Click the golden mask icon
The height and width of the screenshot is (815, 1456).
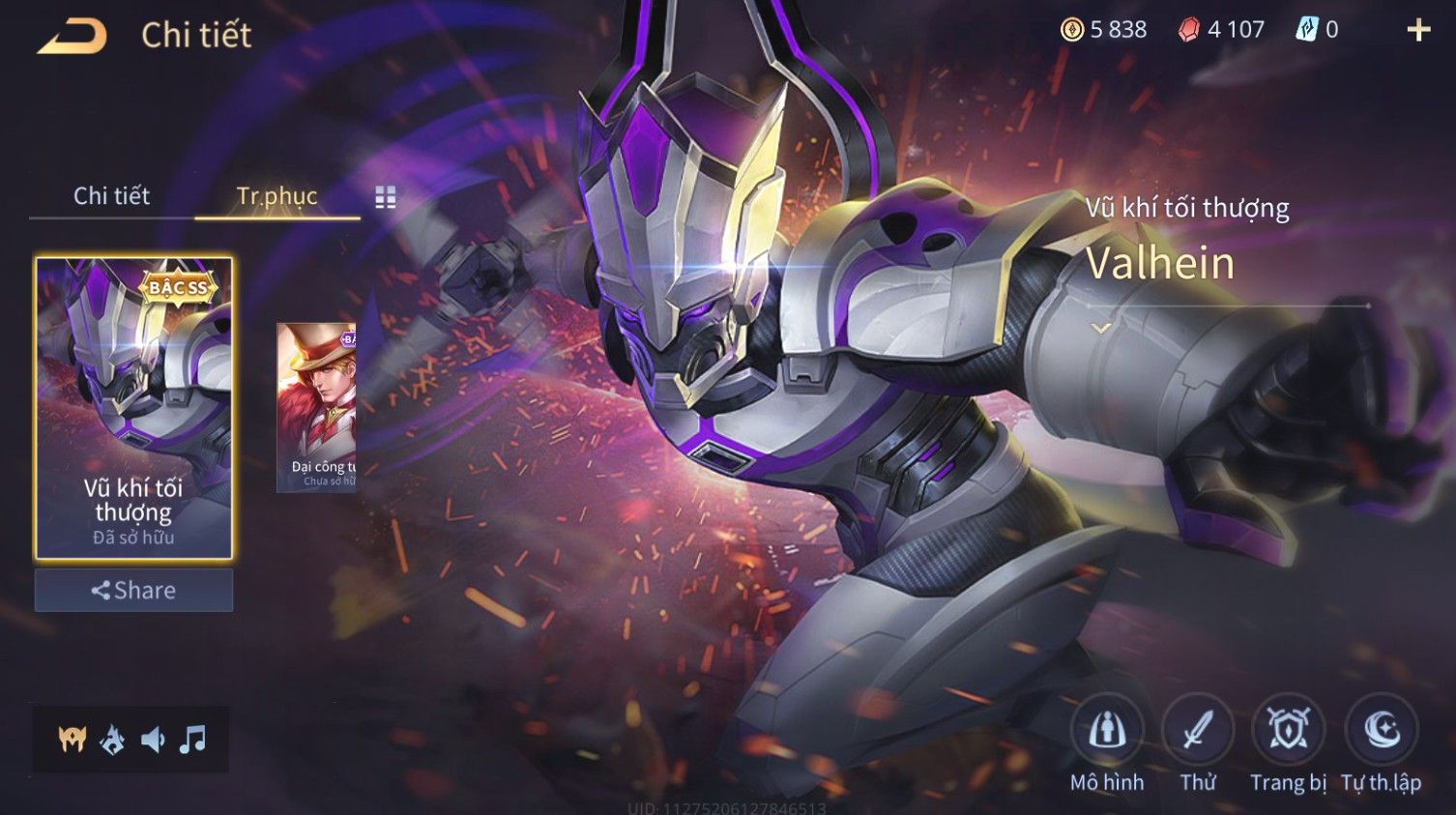tap(73, 741)
